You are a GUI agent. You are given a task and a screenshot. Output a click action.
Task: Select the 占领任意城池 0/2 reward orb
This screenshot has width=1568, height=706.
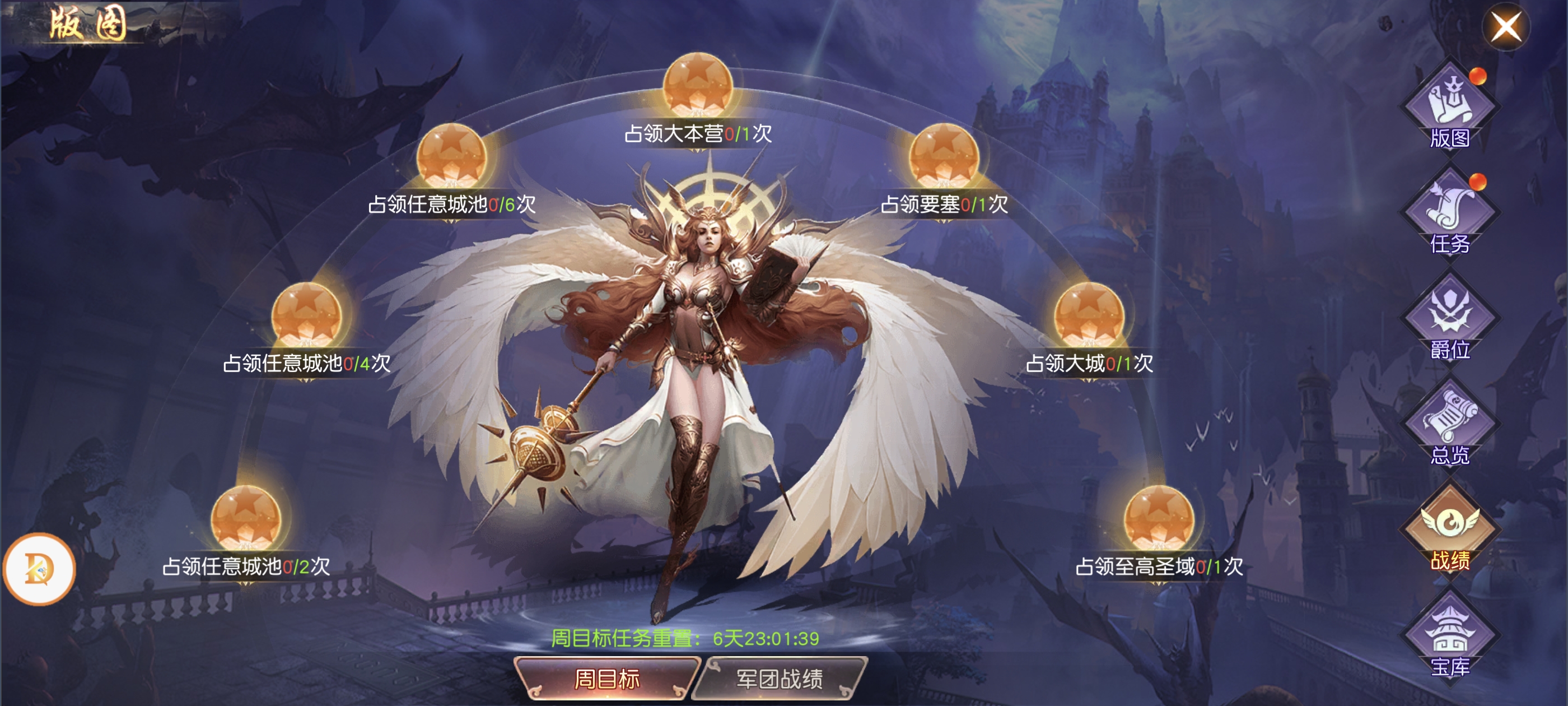(246, 518)
